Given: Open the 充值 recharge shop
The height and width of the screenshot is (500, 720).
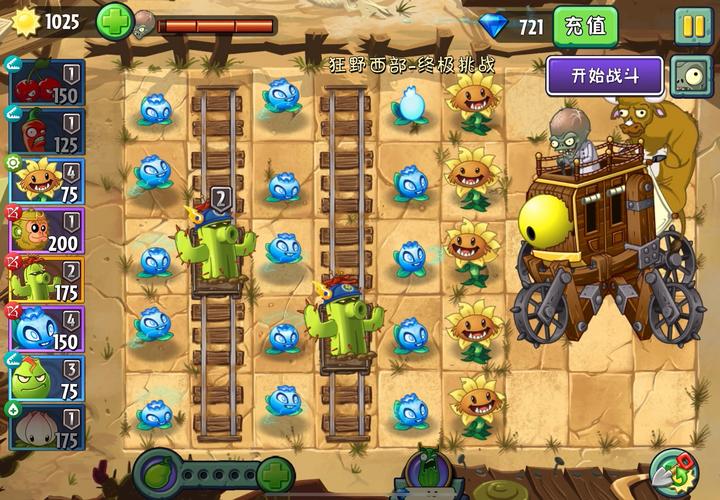Looking at the screenshot, I should point(586,26).
